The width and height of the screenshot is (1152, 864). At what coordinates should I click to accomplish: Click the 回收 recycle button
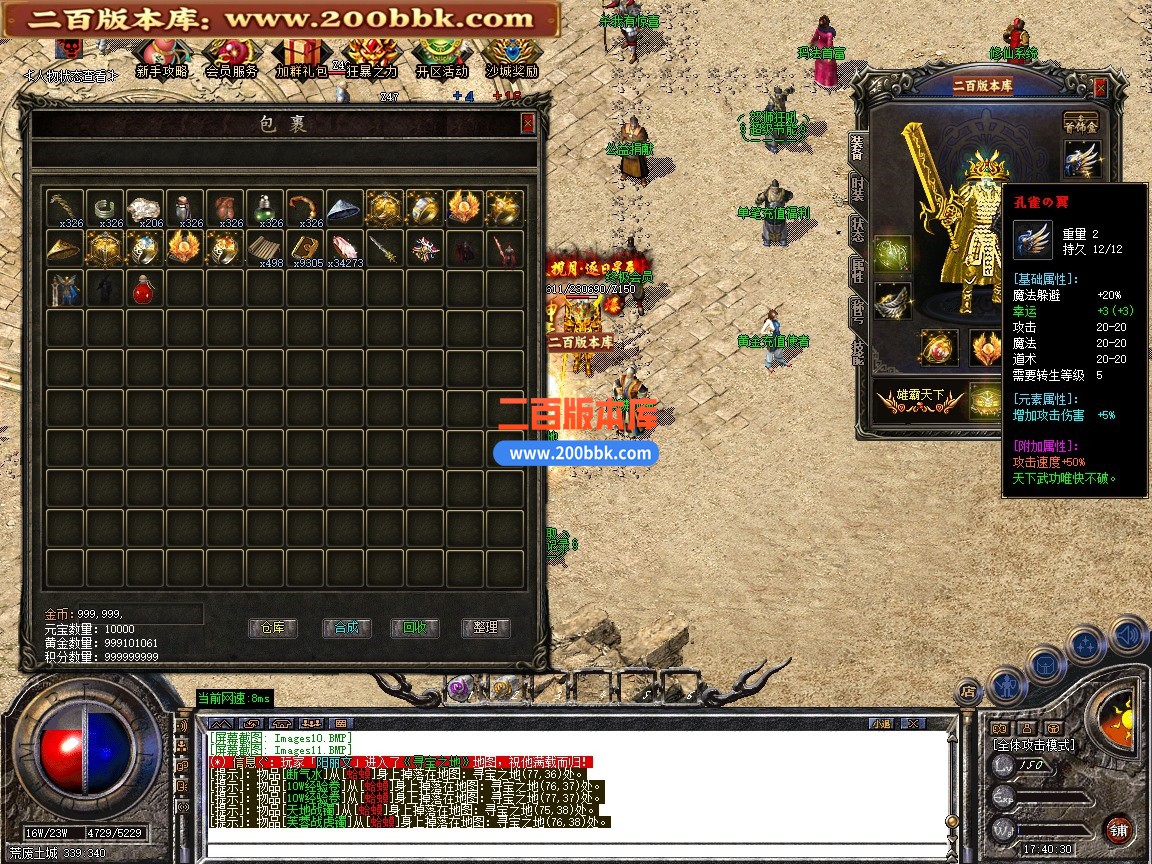pos(415,628)
